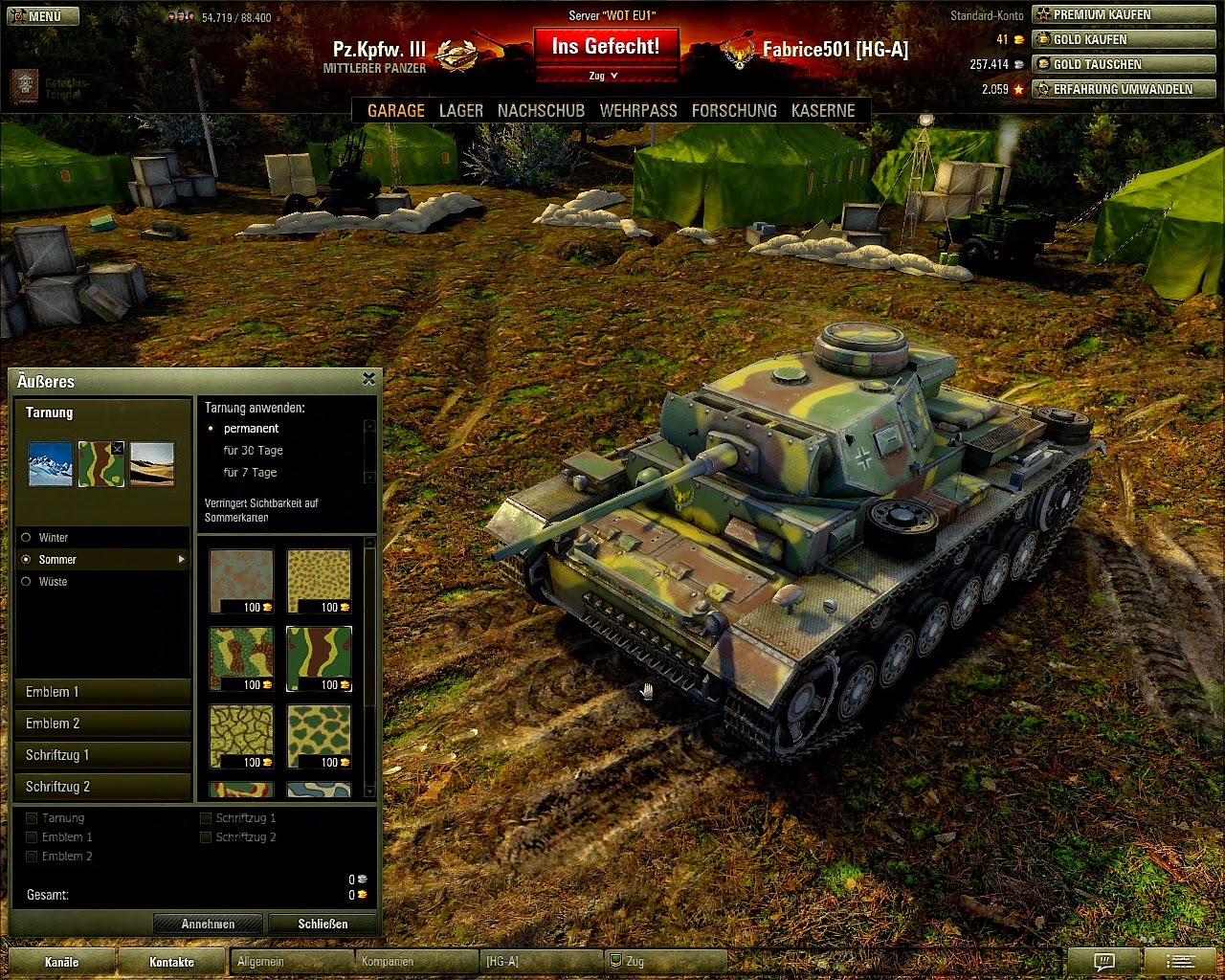Remove the active summer camouflage via its X icon
The image size is (1225, 980).
(118, 448)
